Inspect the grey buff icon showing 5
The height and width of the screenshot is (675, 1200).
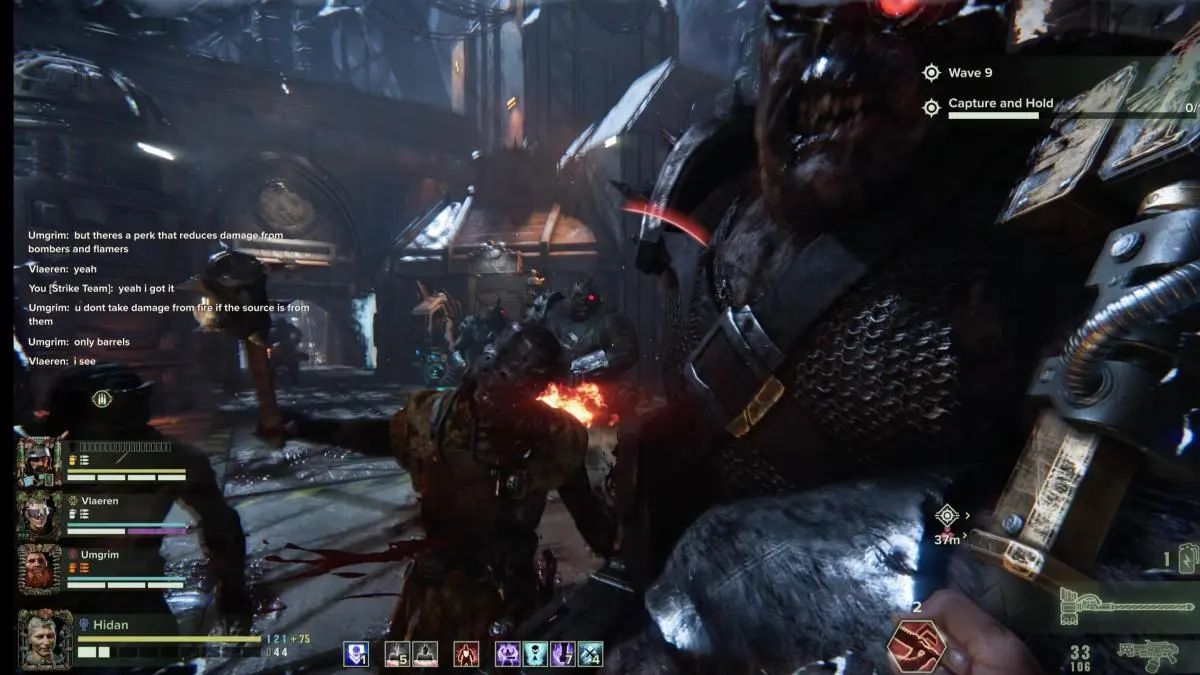pos(397,654)
